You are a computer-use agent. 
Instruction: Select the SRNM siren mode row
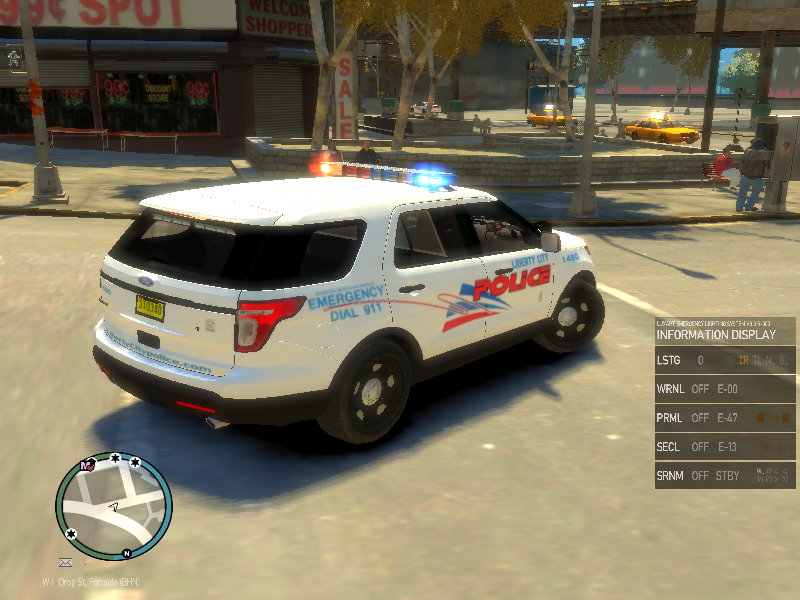(725, 476)
